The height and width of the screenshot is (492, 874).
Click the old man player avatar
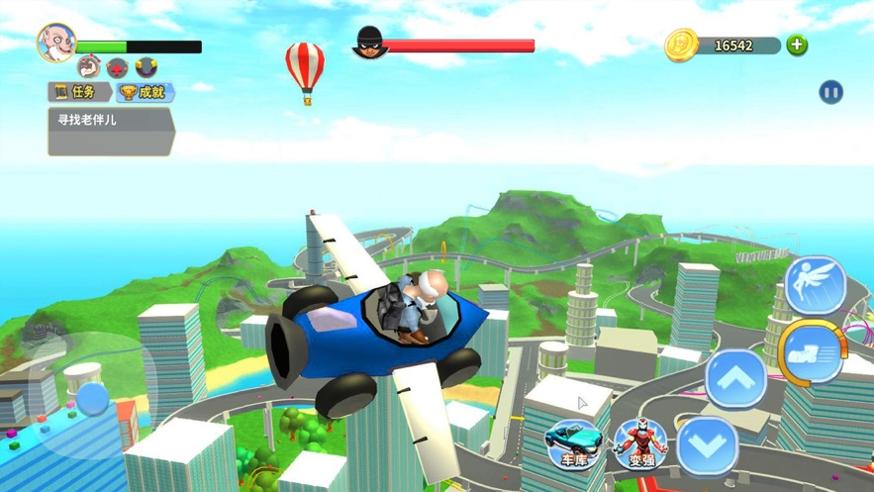[56, 42]
